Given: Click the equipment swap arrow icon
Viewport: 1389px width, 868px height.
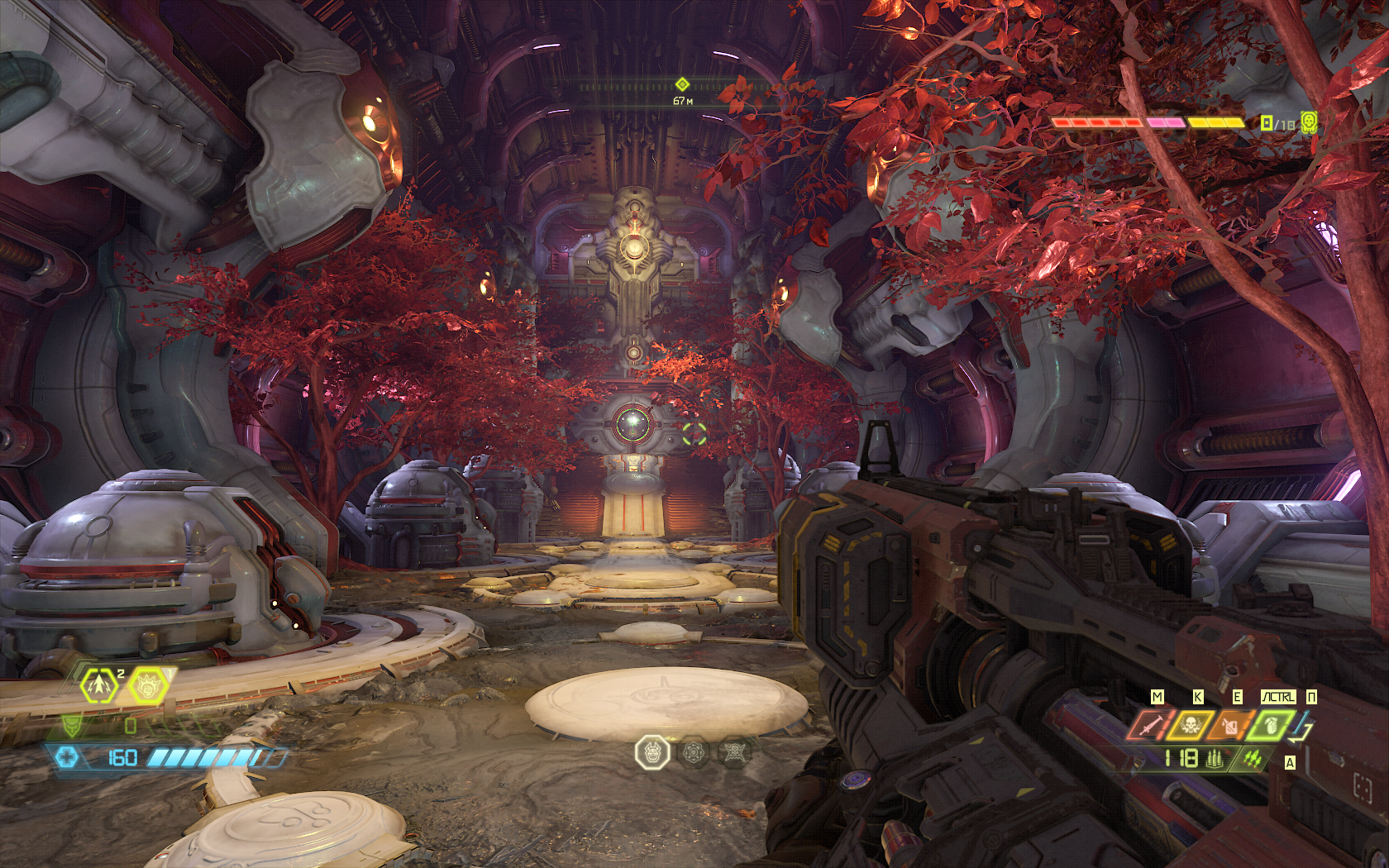Looking at the screenshot, I should click(1303, 727).
